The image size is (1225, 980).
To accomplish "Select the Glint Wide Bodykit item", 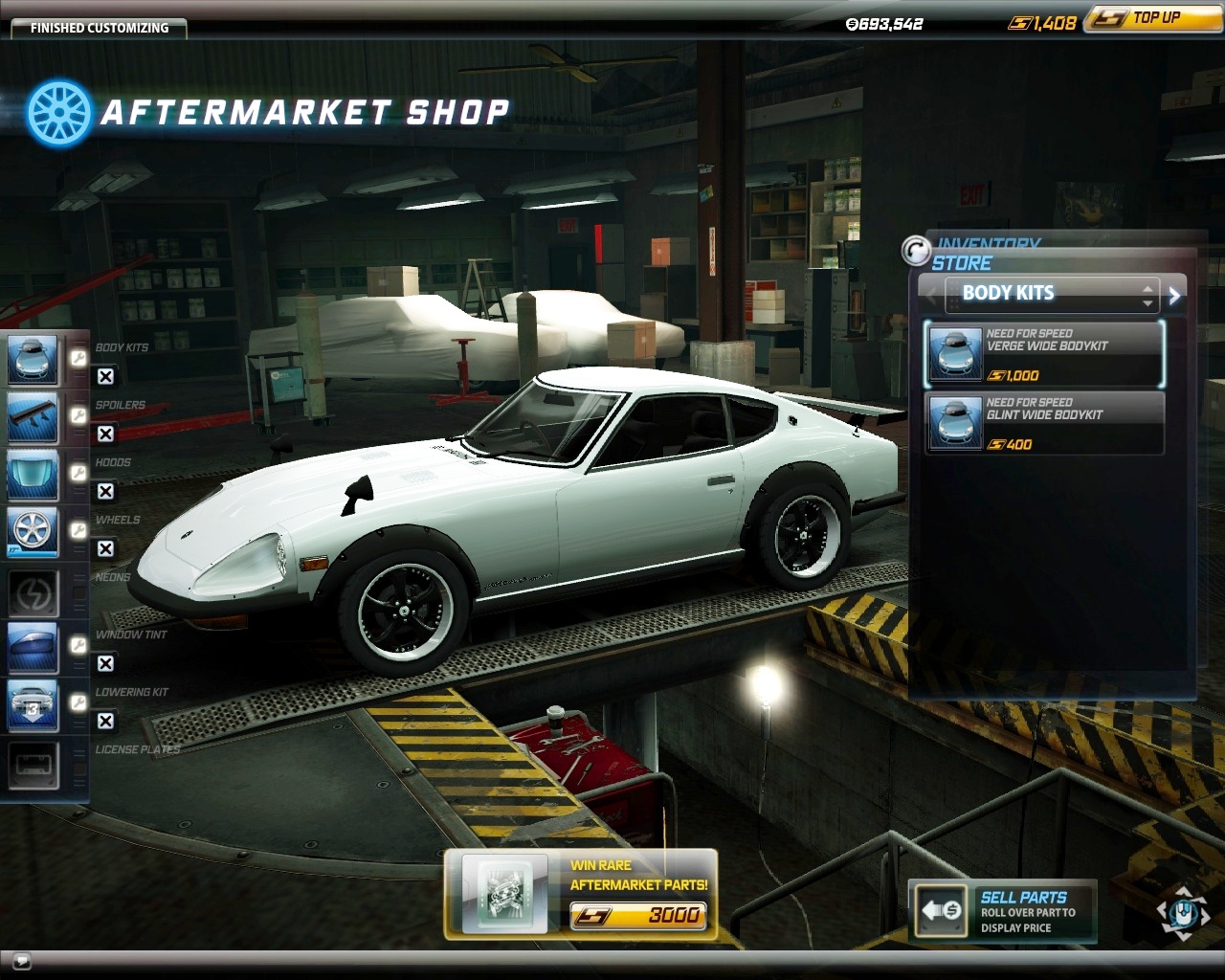I will click(x=1044, y=423).
